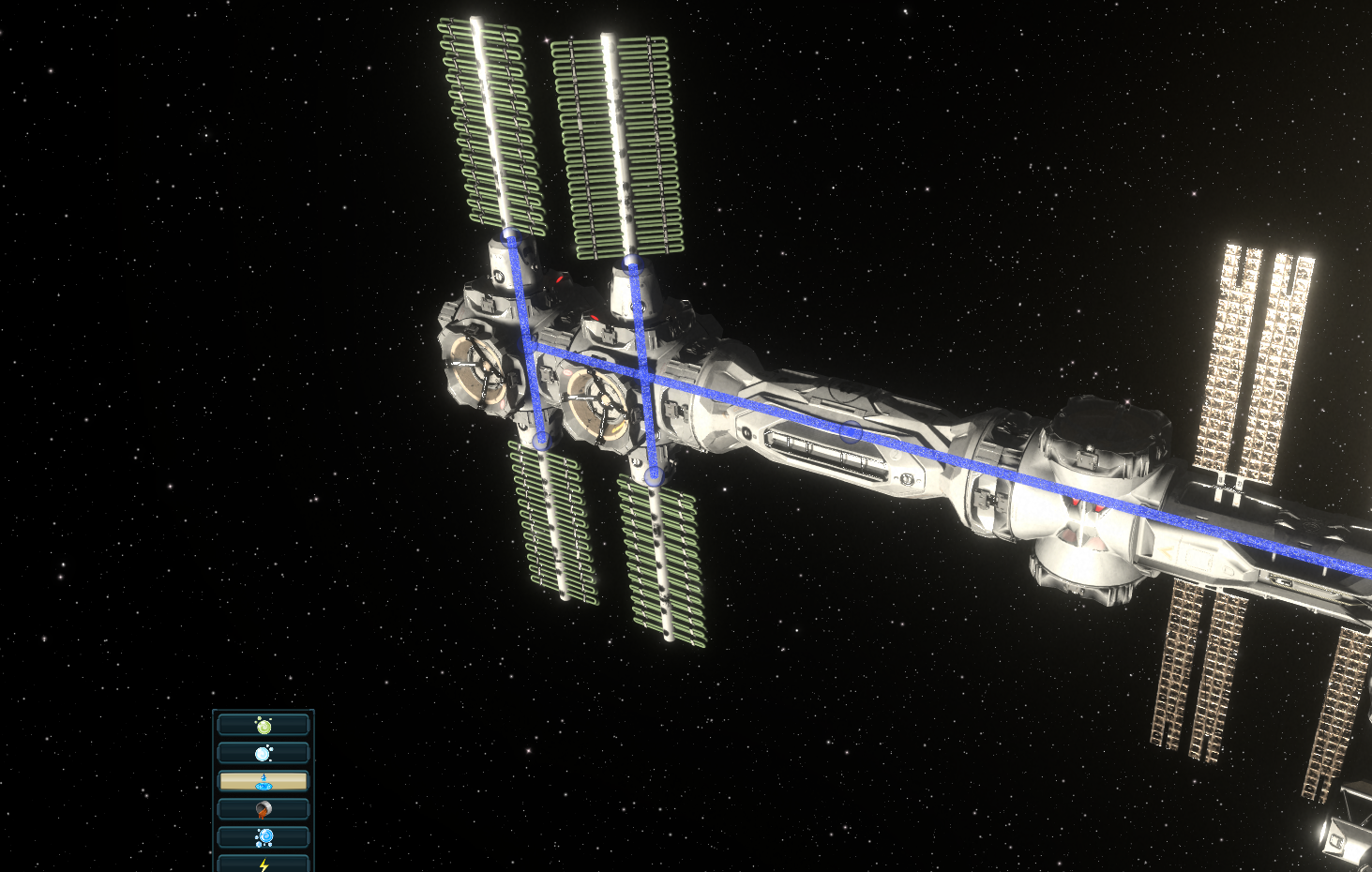Viewport: 1372px width, 872px height.
Task: Activate the lightning bolt power overlay
Action: [264, 863]
